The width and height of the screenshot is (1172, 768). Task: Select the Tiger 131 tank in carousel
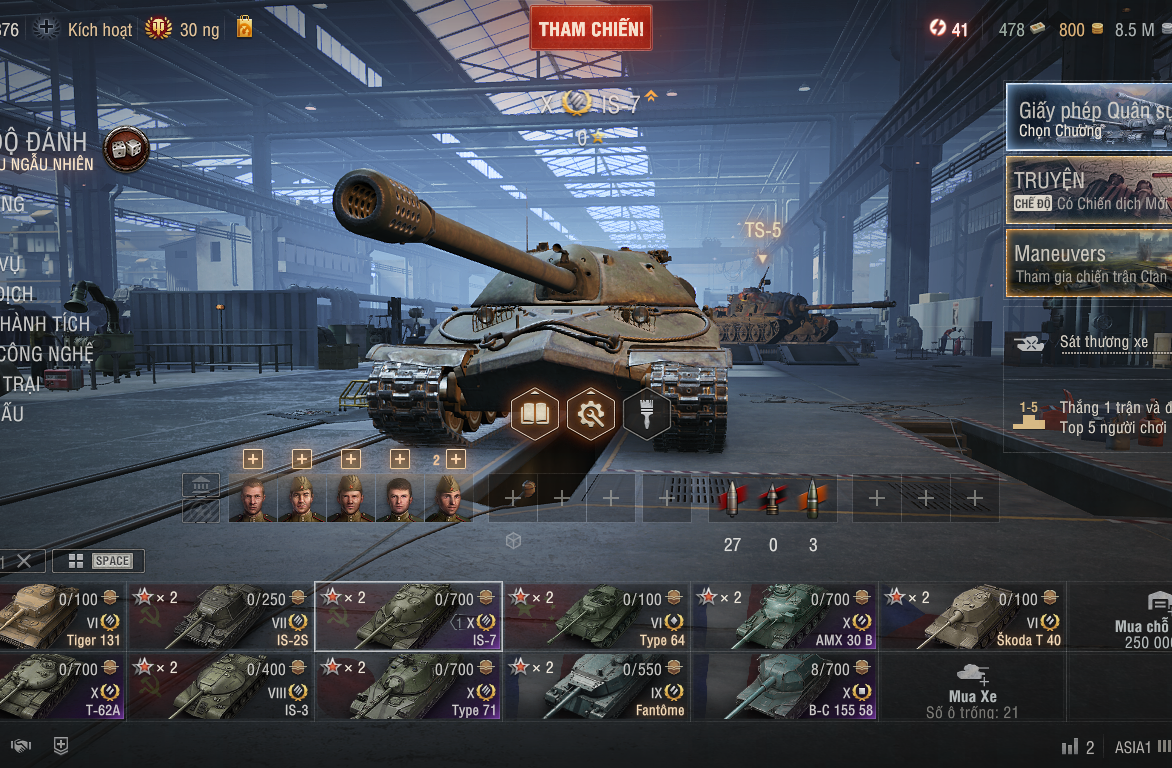coord(60,617)
